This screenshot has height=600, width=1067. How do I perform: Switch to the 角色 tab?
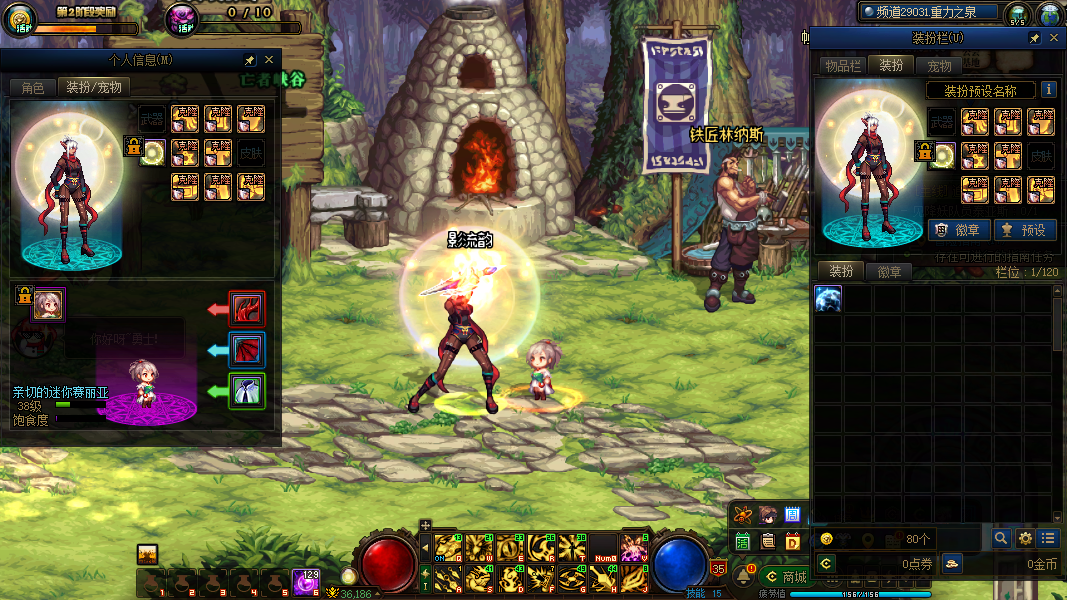(x=32, y=88)
